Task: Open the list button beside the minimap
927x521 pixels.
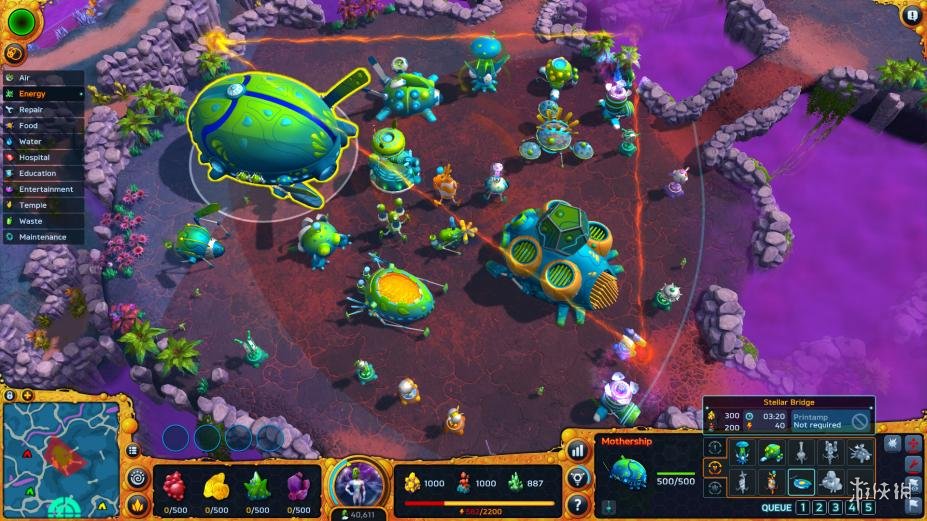Action: pyautogui.click(x=132, y=451)
